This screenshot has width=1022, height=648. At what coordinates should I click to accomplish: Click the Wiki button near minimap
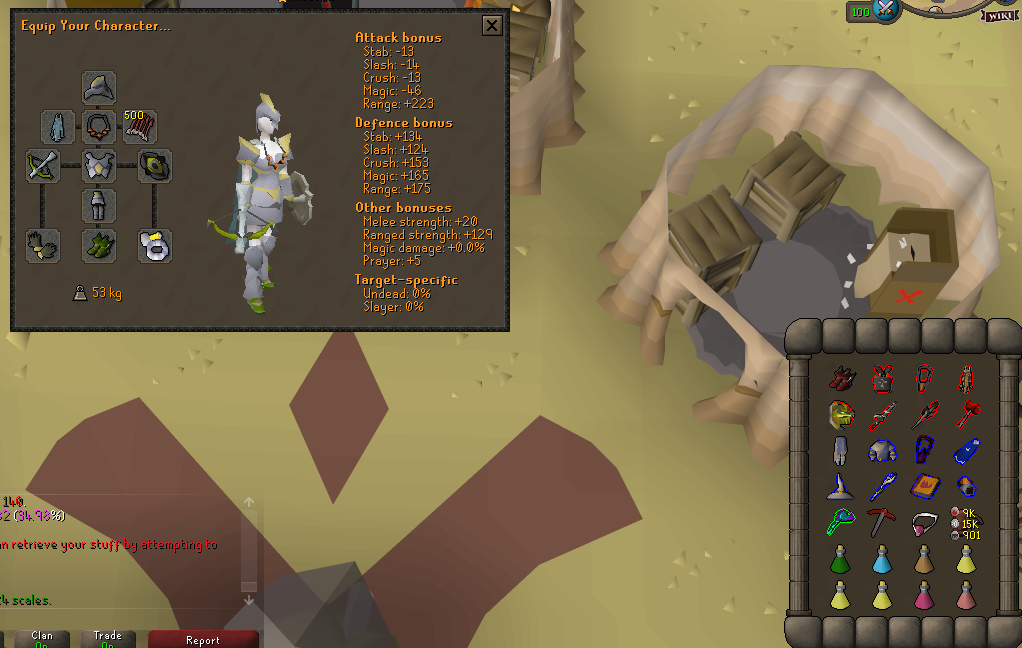click(x=999, y=15)
